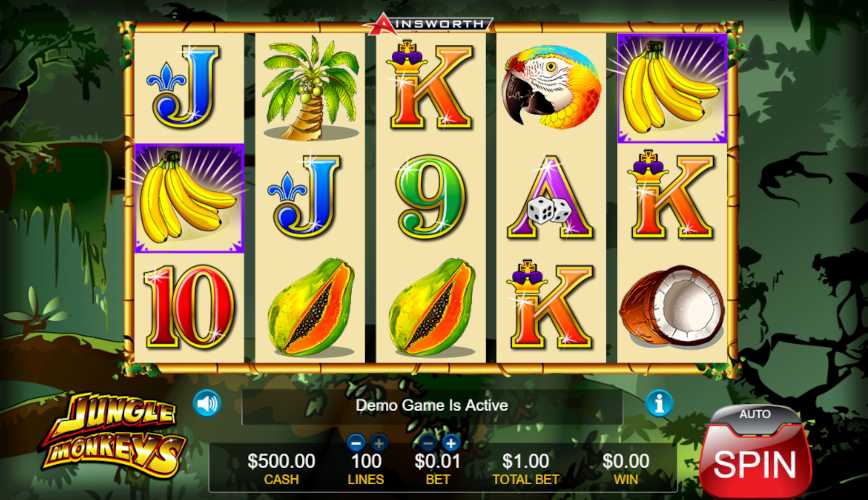Raise the bet amount with plus
The image size is (868, 500).
pyautogui.click(x=451, y=442)
